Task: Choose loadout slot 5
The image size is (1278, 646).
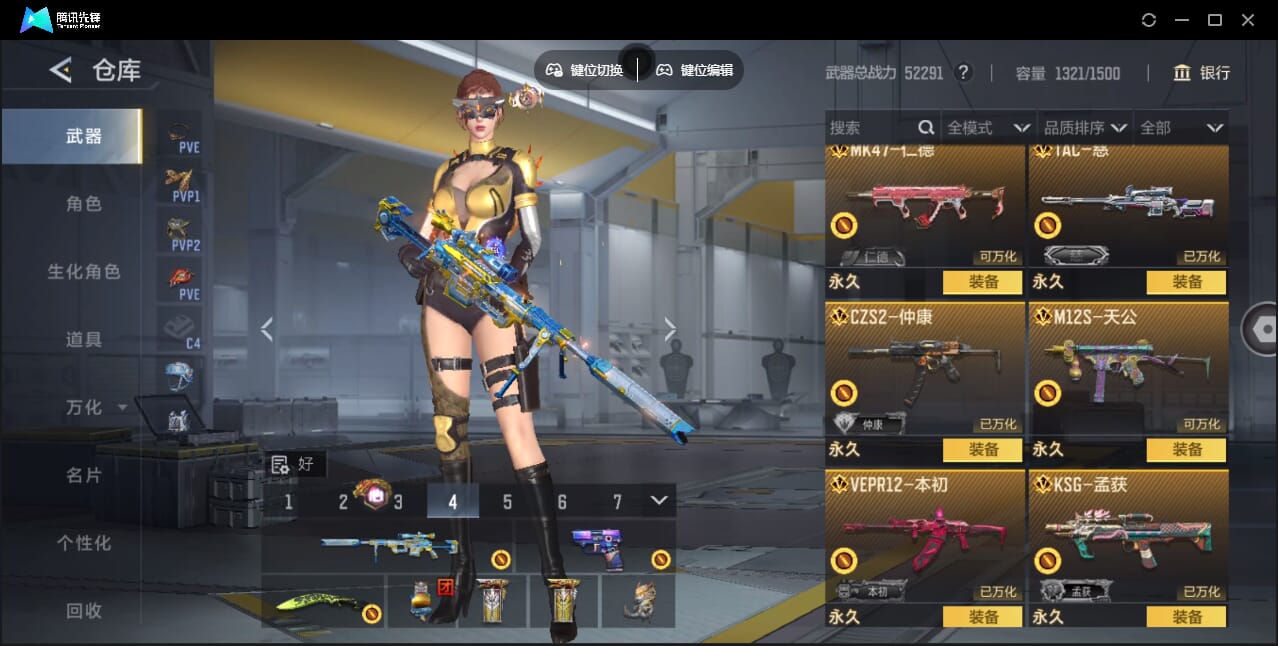Action: point(507,502)
